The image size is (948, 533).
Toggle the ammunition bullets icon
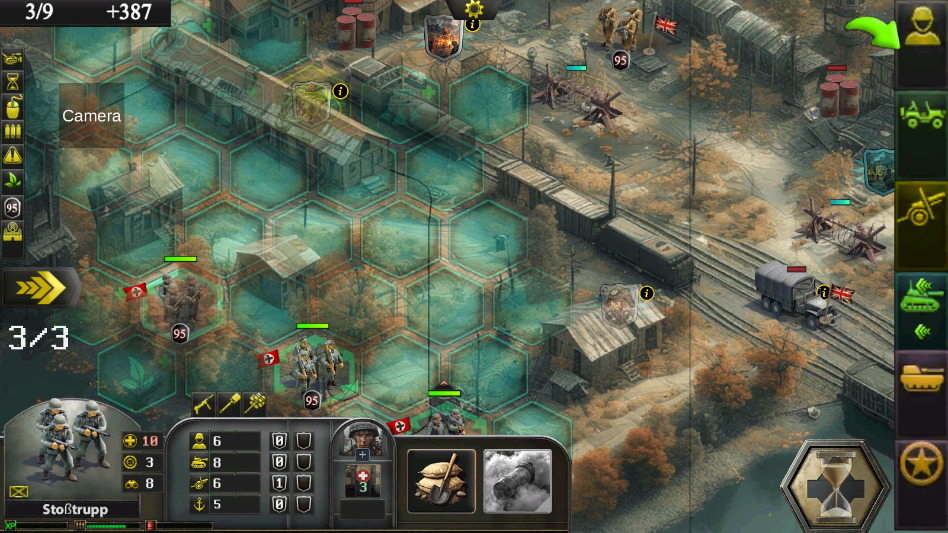13,132
